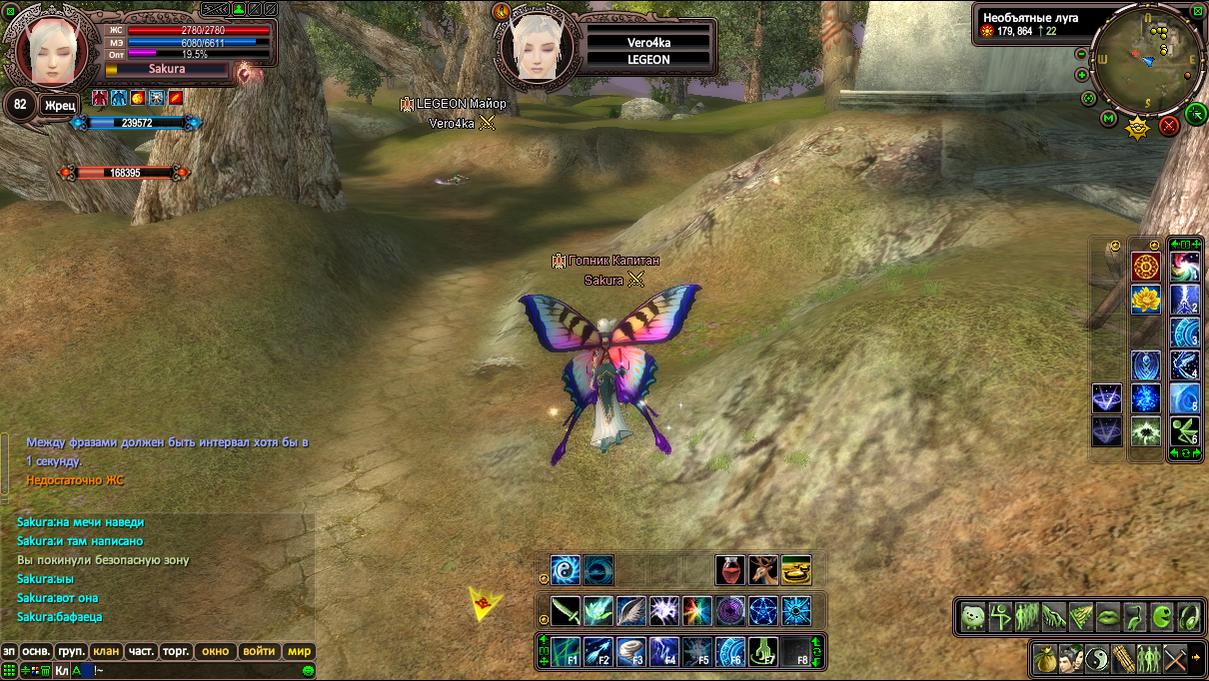Toggle the red crossed-swords PK button
1209x681 pixels.
pyautogui.click(x=1168, y=126)
